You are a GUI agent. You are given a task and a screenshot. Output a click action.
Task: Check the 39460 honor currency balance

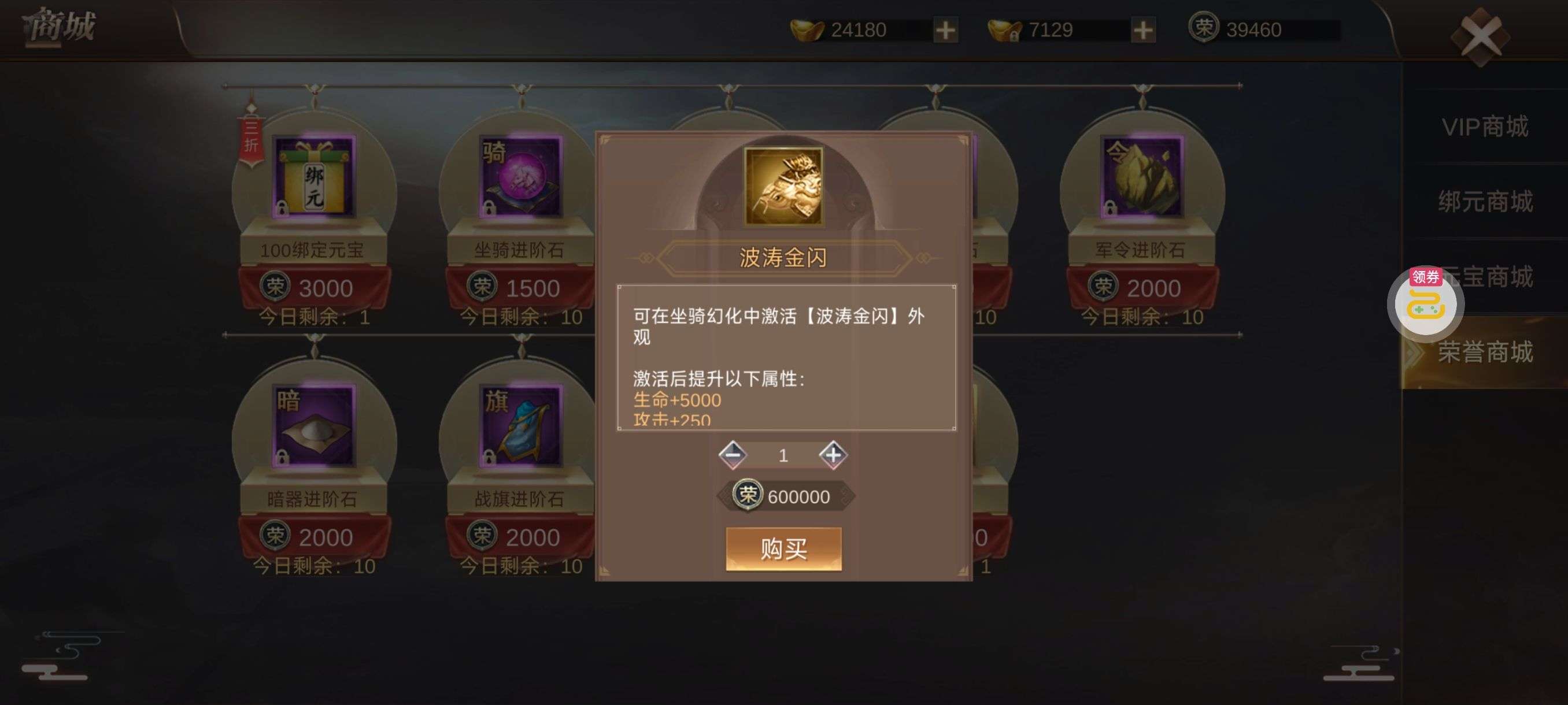[1254, 29]
